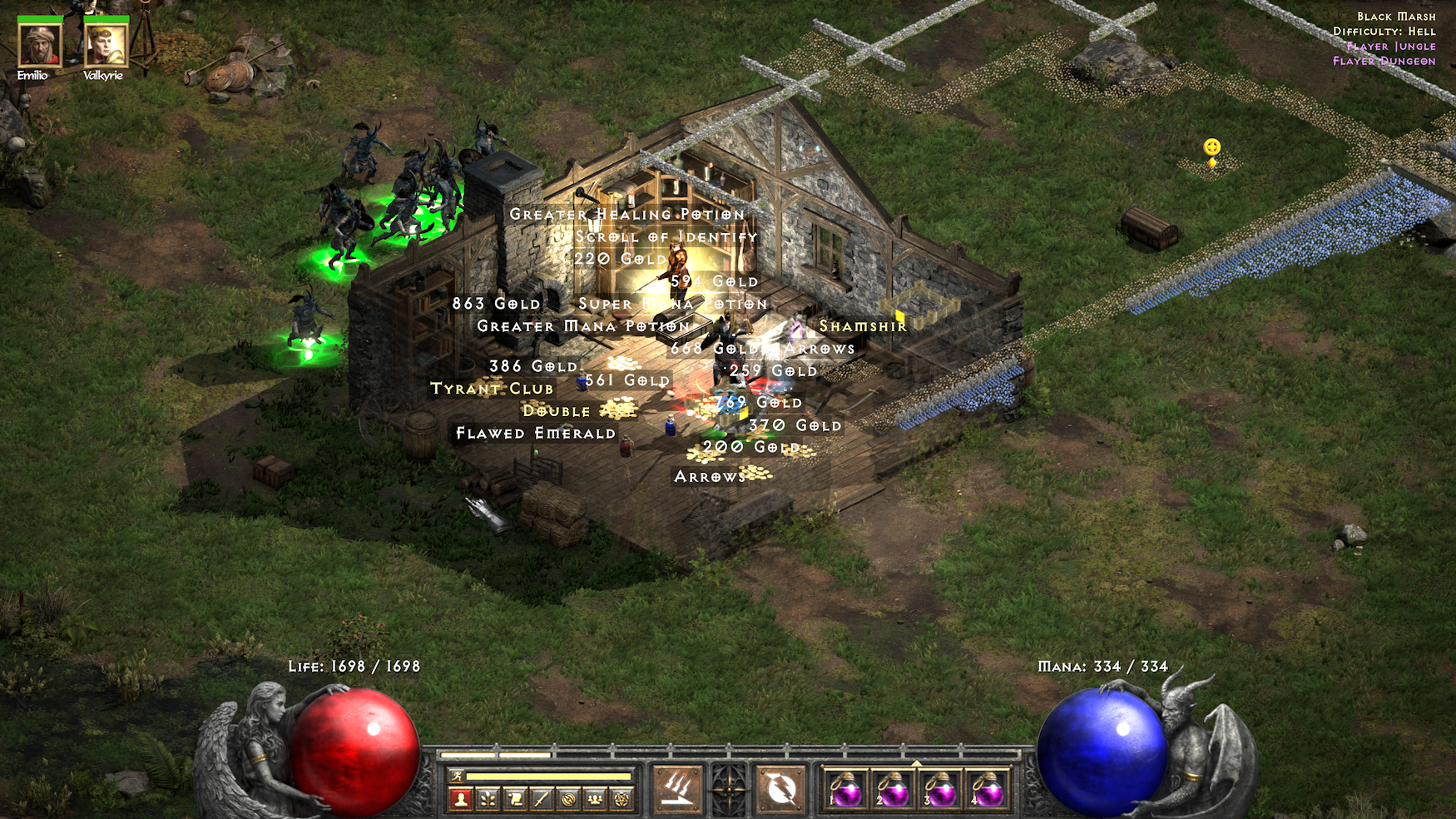Open the Character screen icon
1456x819 pixels.
pyautogui.click(x=461, y=798)
